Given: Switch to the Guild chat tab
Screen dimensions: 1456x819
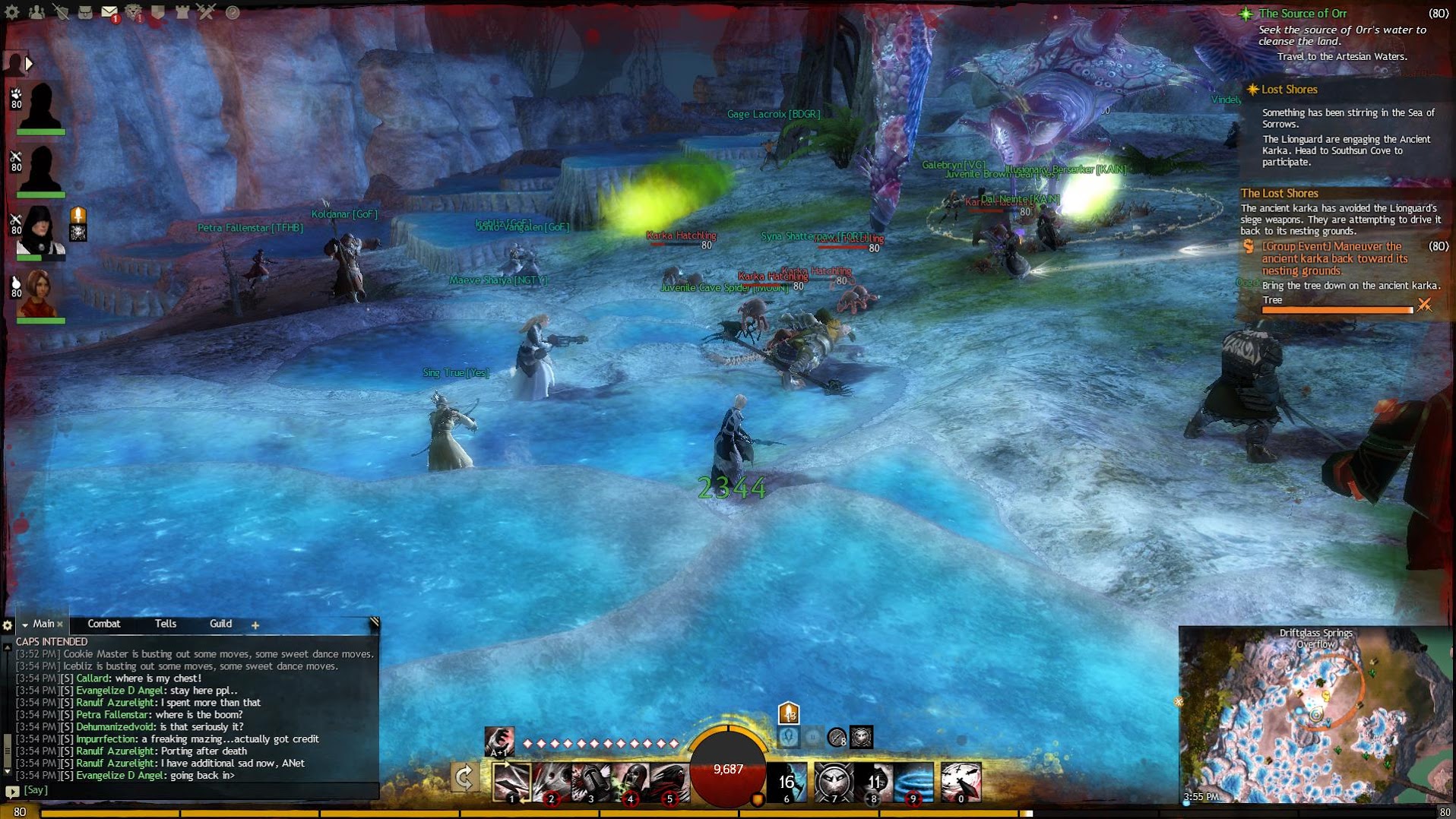Looking at the screenshot, I should click(x=220, y=624).
